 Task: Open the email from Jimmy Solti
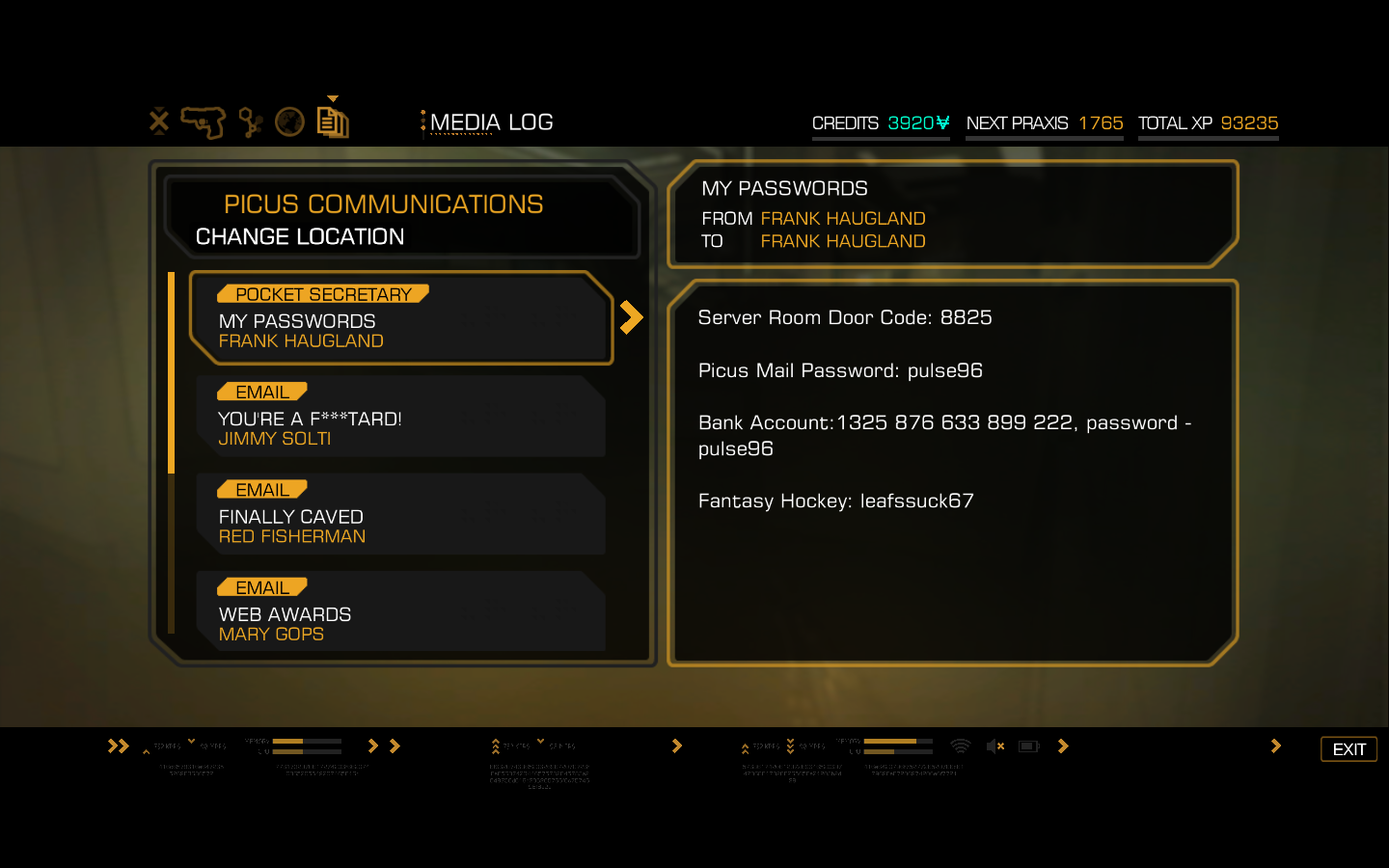point(401,417)
